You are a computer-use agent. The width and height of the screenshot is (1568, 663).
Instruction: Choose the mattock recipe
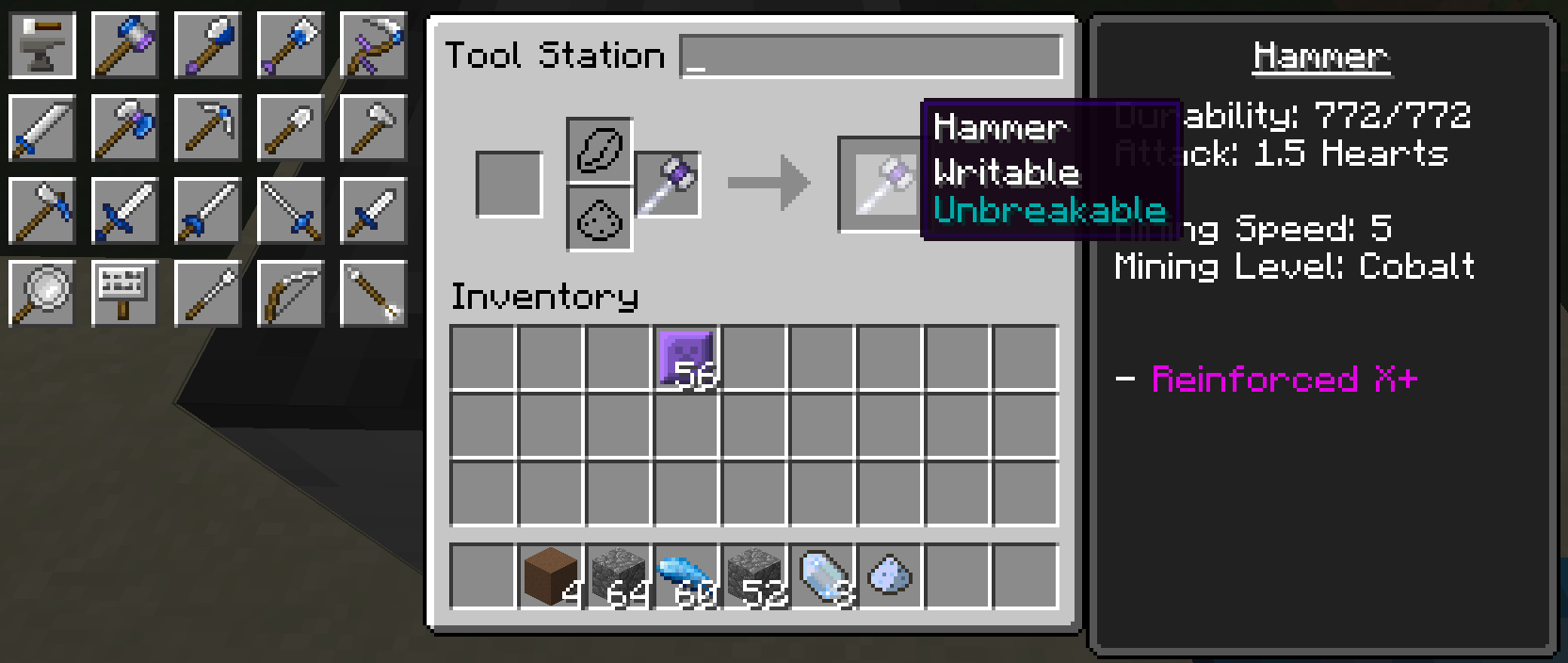42,211
